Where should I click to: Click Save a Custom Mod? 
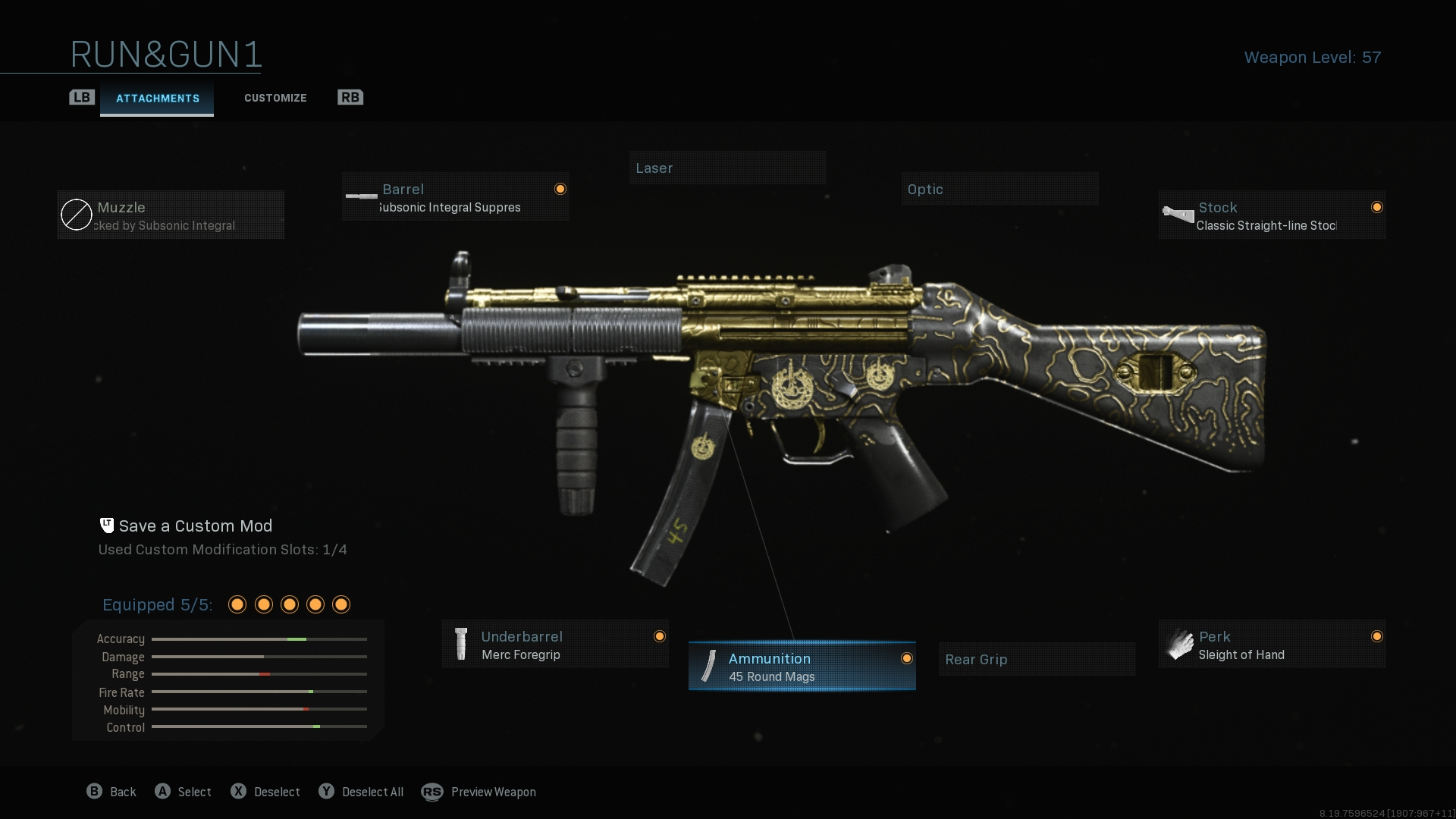196,526
